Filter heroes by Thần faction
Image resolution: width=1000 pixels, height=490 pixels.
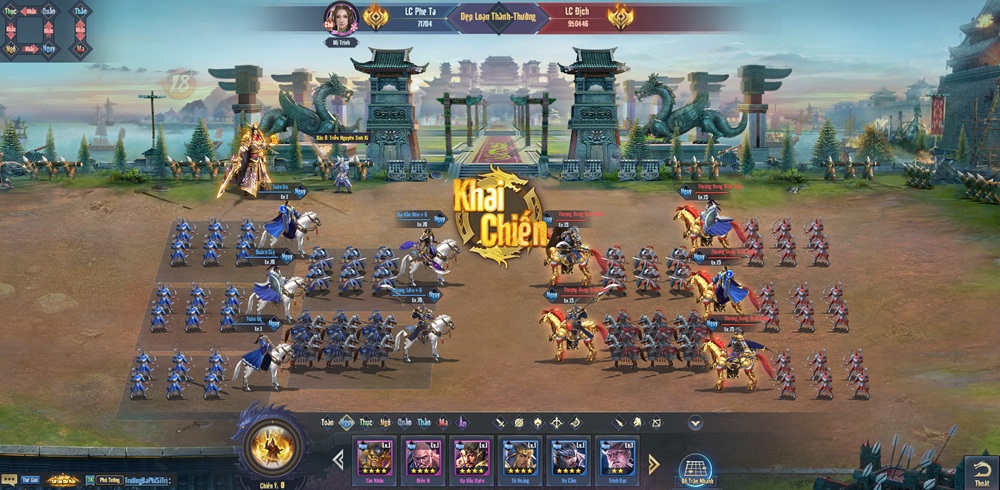tap(424, 422)
